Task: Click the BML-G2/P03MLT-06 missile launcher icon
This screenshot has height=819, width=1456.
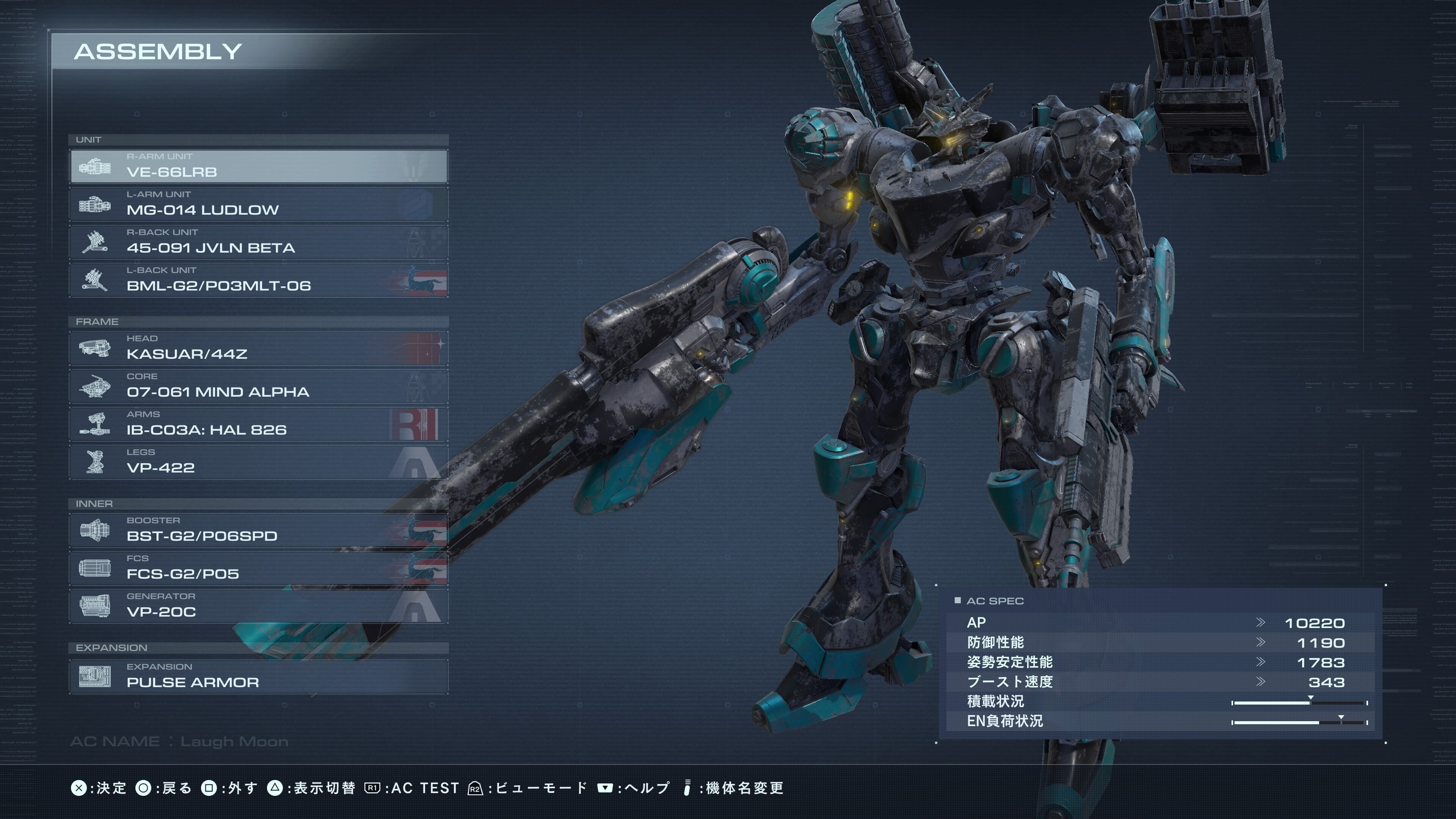Action: coord(95,280)
